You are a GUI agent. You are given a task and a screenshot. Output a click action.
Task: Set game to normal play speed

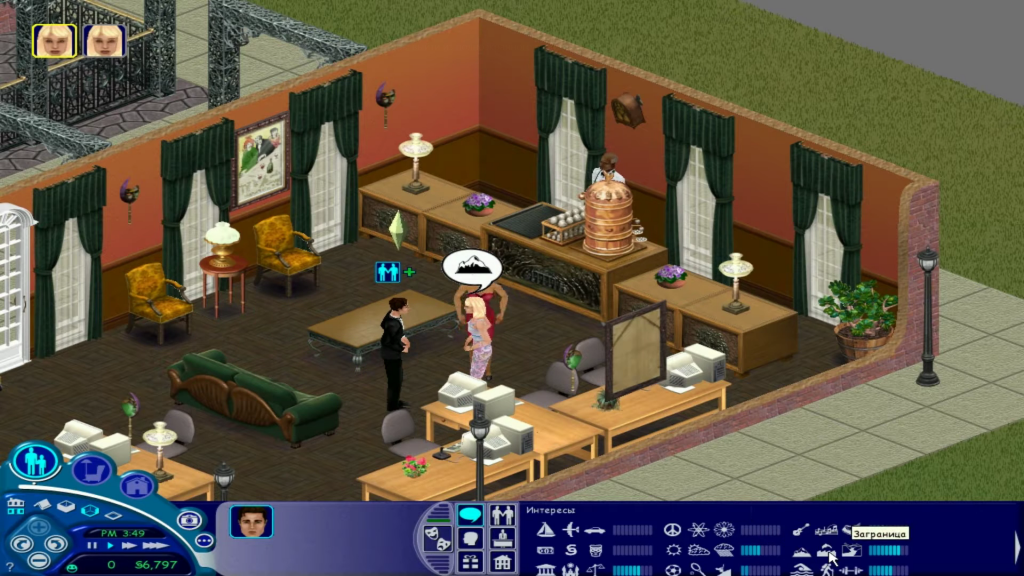(108, 546)
